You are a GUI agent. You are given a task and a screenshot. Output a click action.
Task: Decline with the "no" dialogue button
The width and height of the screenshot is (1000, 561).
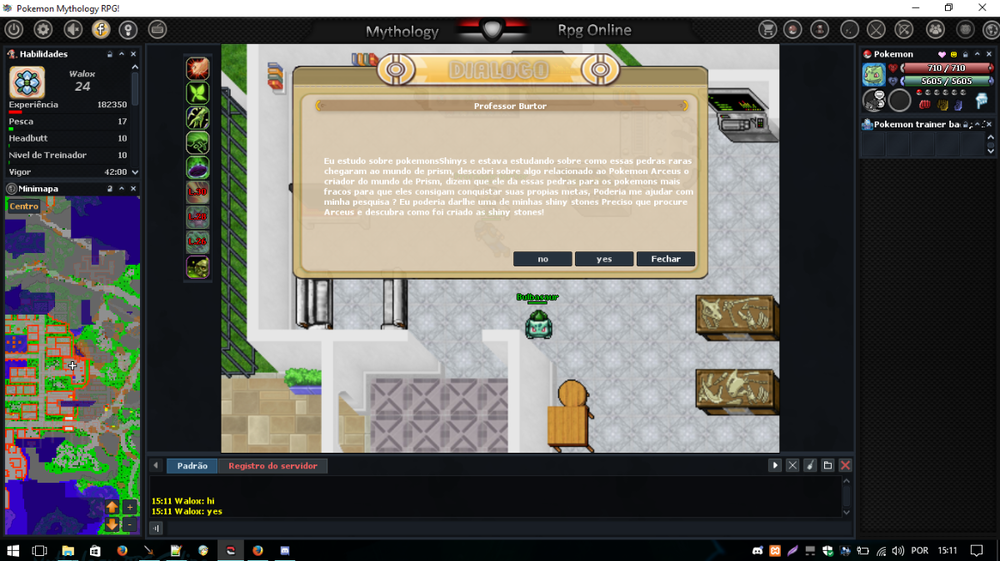542,259
